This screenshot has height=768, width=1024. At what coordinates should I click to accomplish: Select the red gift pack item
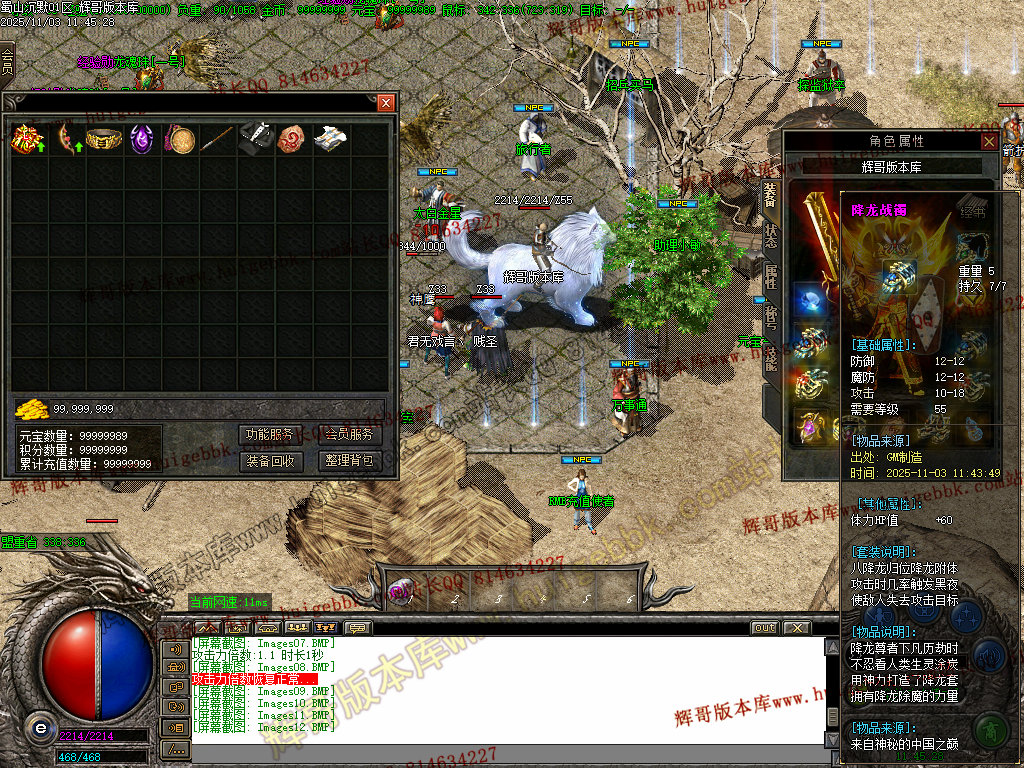coord(27,139)
